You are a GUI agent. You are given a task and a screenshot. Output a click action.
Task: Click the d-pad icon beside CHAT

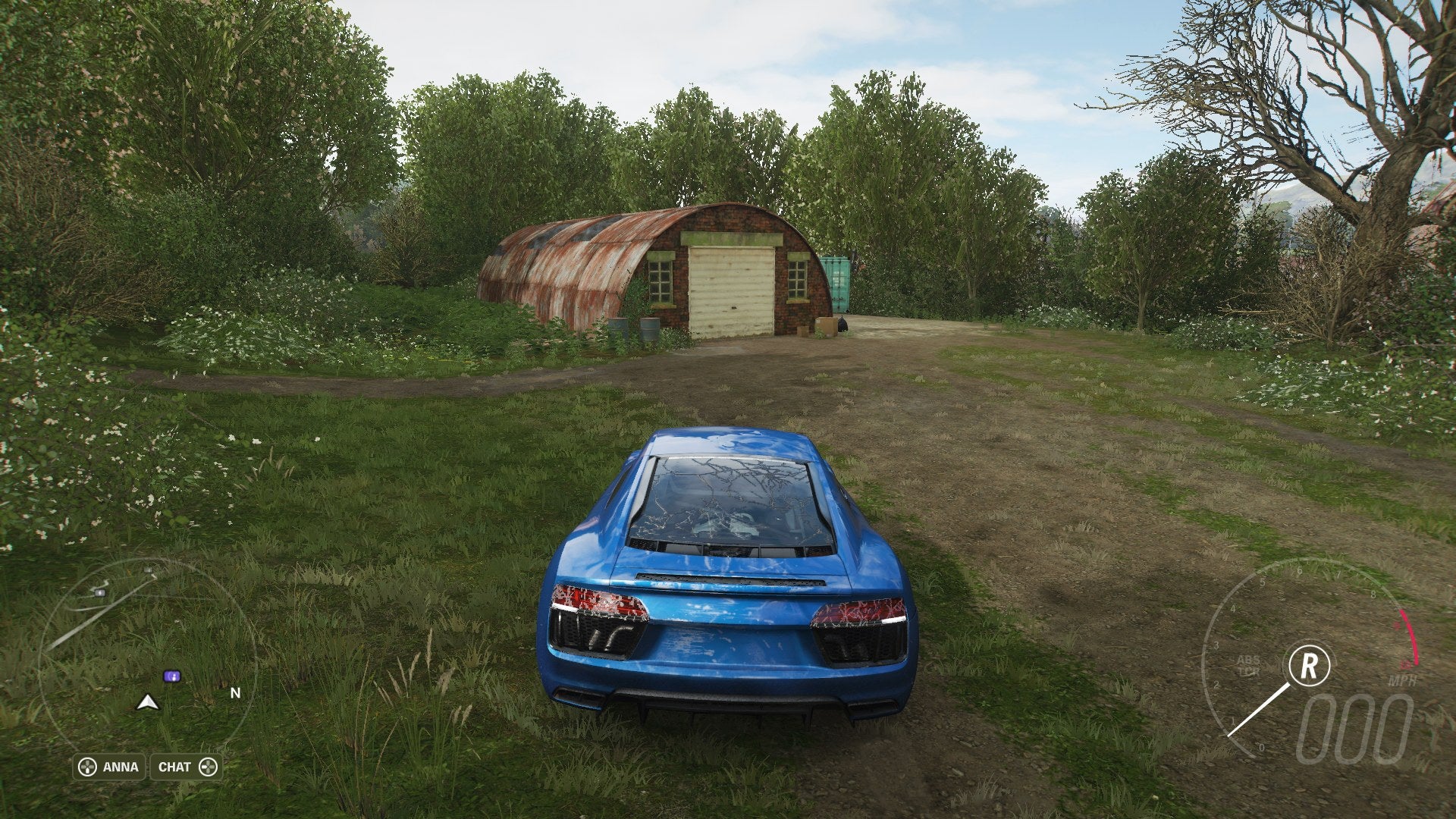point(209,767)
